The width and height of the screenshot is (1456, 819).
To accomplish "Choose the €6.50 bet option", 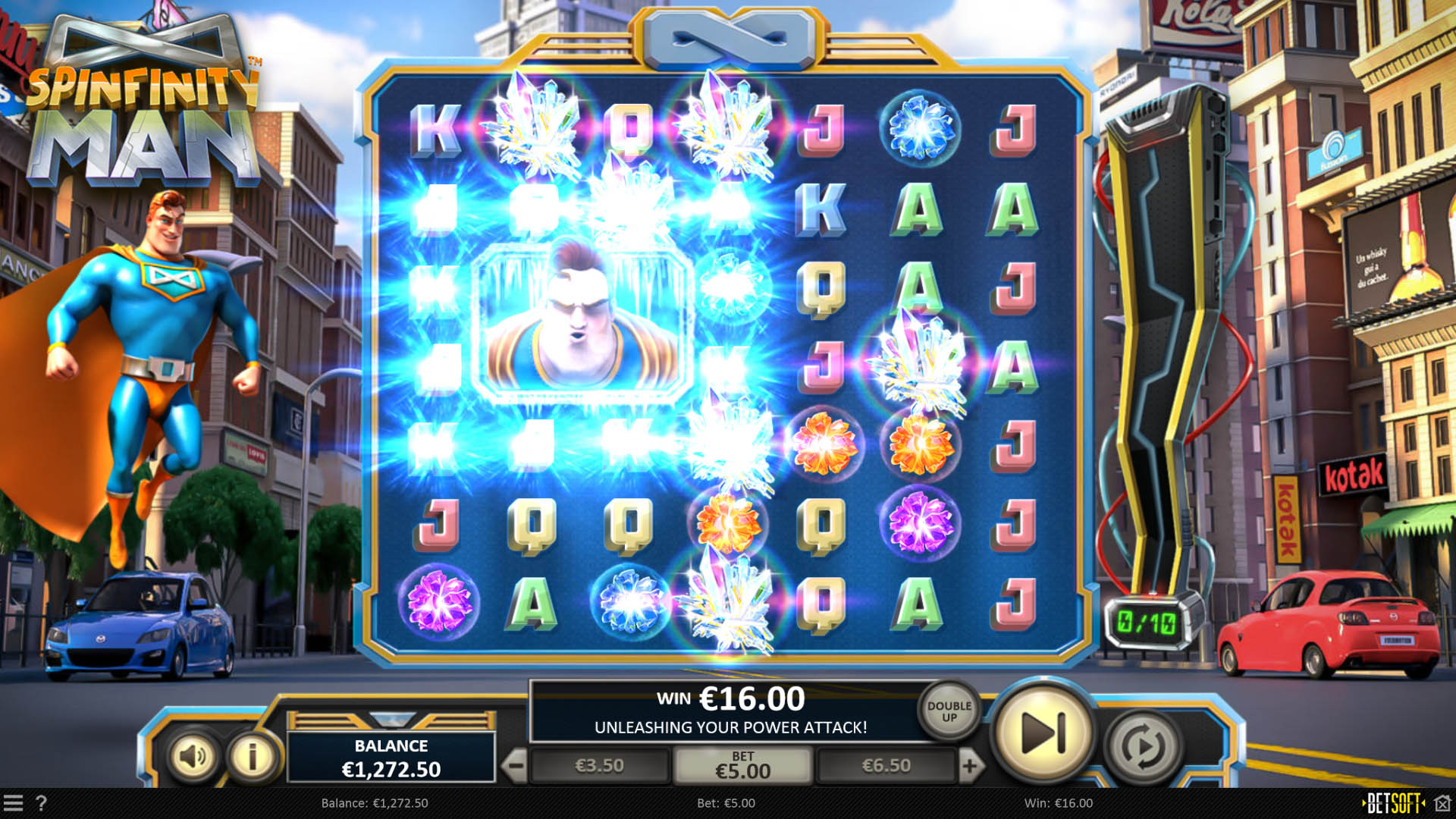I will point(886,766).
